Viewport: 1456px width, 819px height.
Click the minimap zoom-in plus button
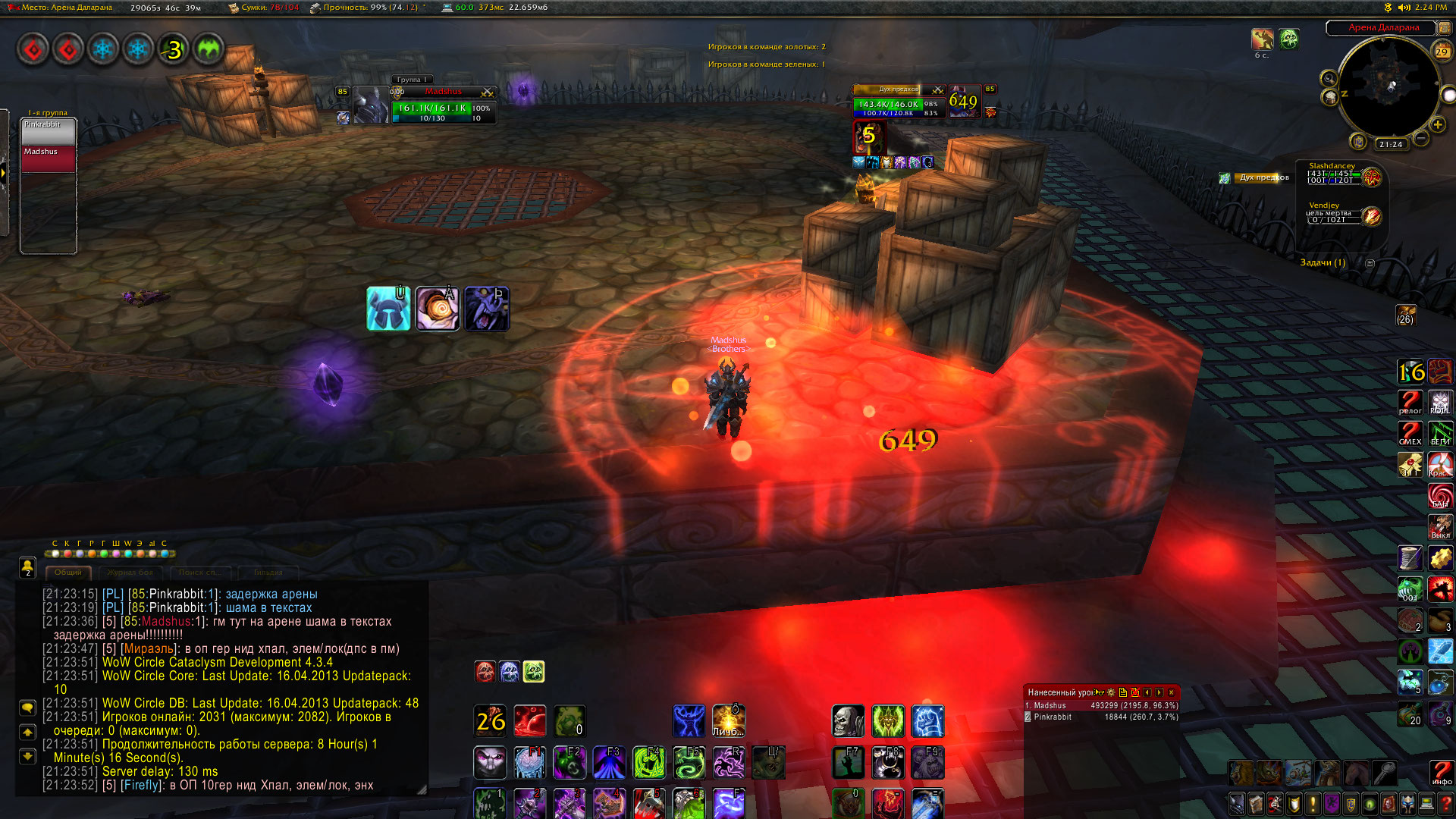pos(1437,124)
